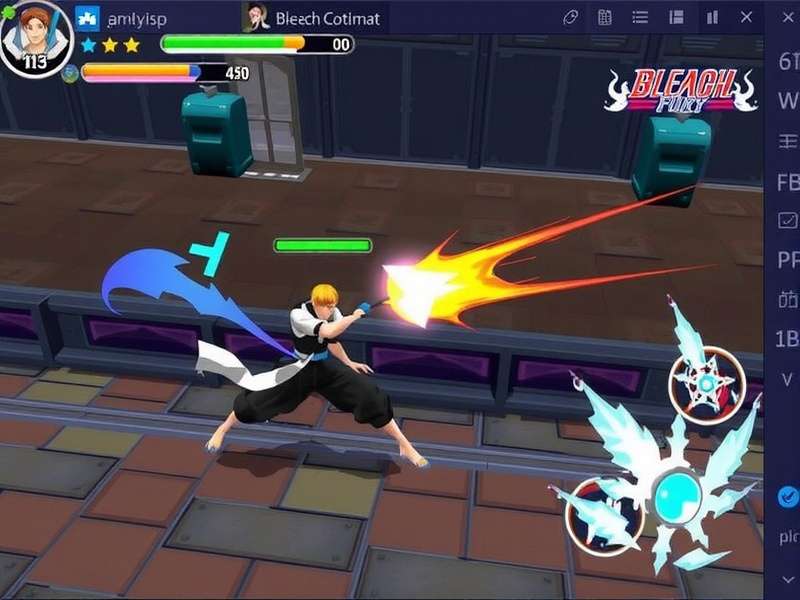Trigger the central cyan orb attack
The height and width of the screenshot is (600, 800).
pos(679,492)
